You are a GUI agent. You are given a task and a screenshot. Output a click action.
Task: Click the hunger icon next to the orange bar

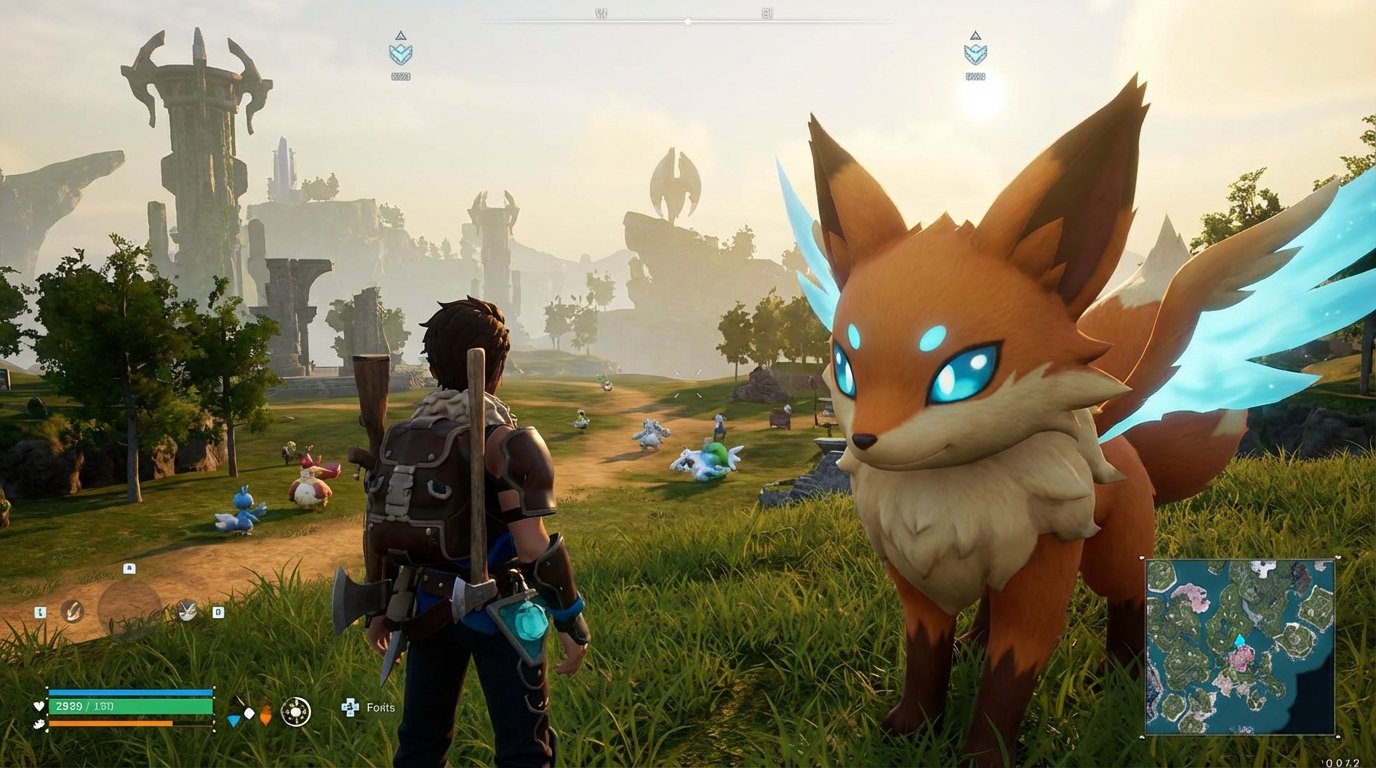37,723
